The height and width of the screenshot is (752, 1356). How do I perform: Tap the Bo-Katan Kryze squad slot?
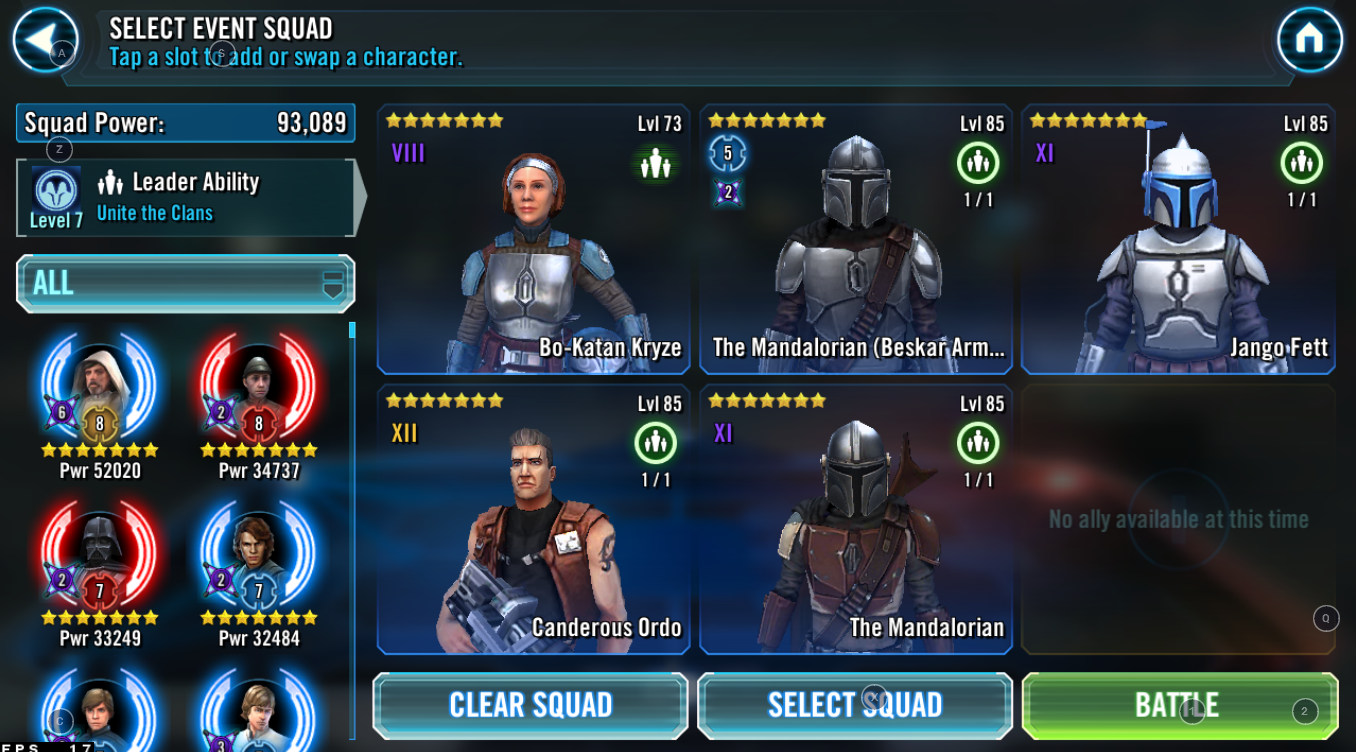[532, 240]
